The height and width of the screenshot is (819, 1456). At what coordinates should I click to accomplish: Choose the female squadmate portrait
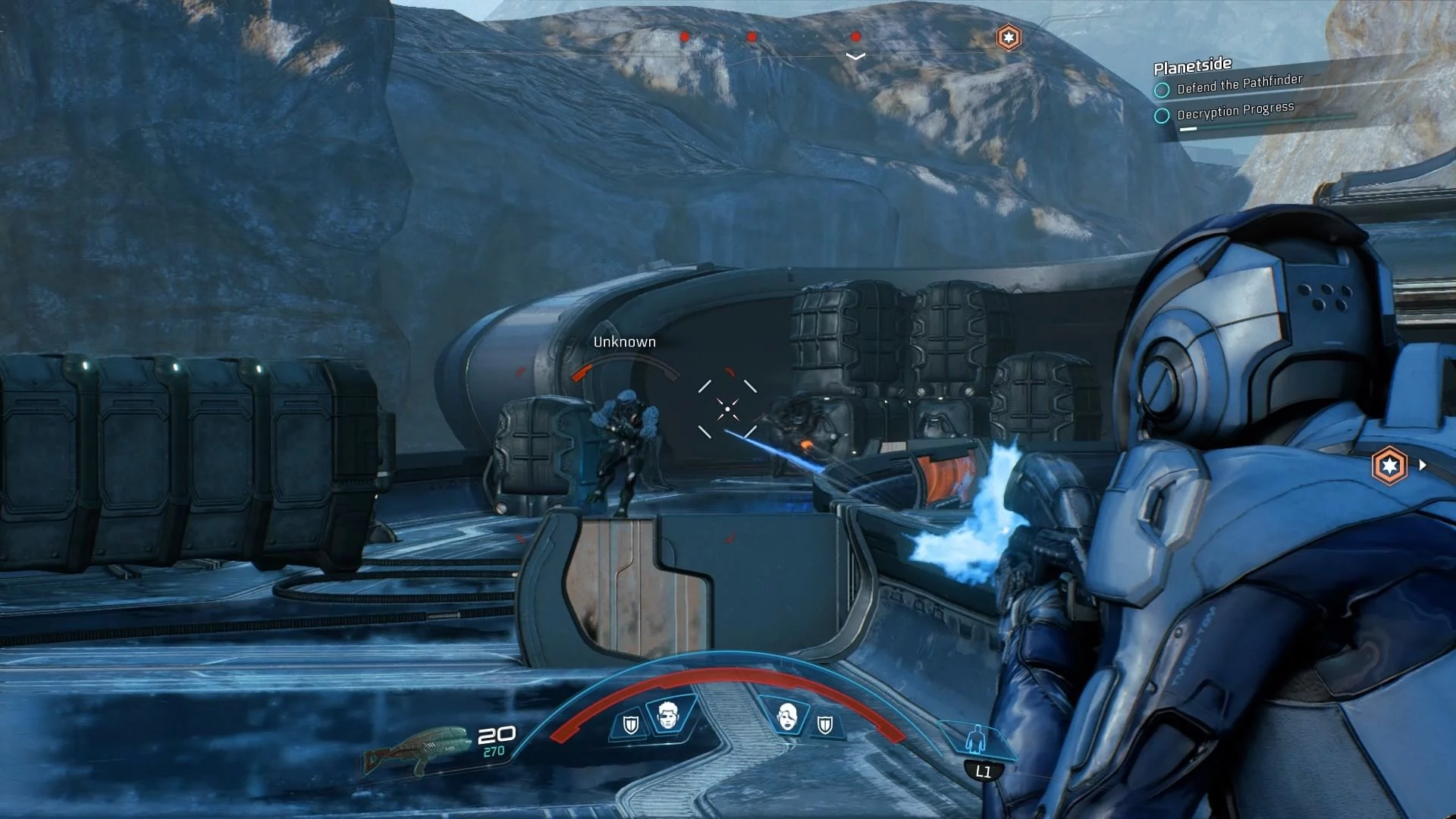coord(788,715)
